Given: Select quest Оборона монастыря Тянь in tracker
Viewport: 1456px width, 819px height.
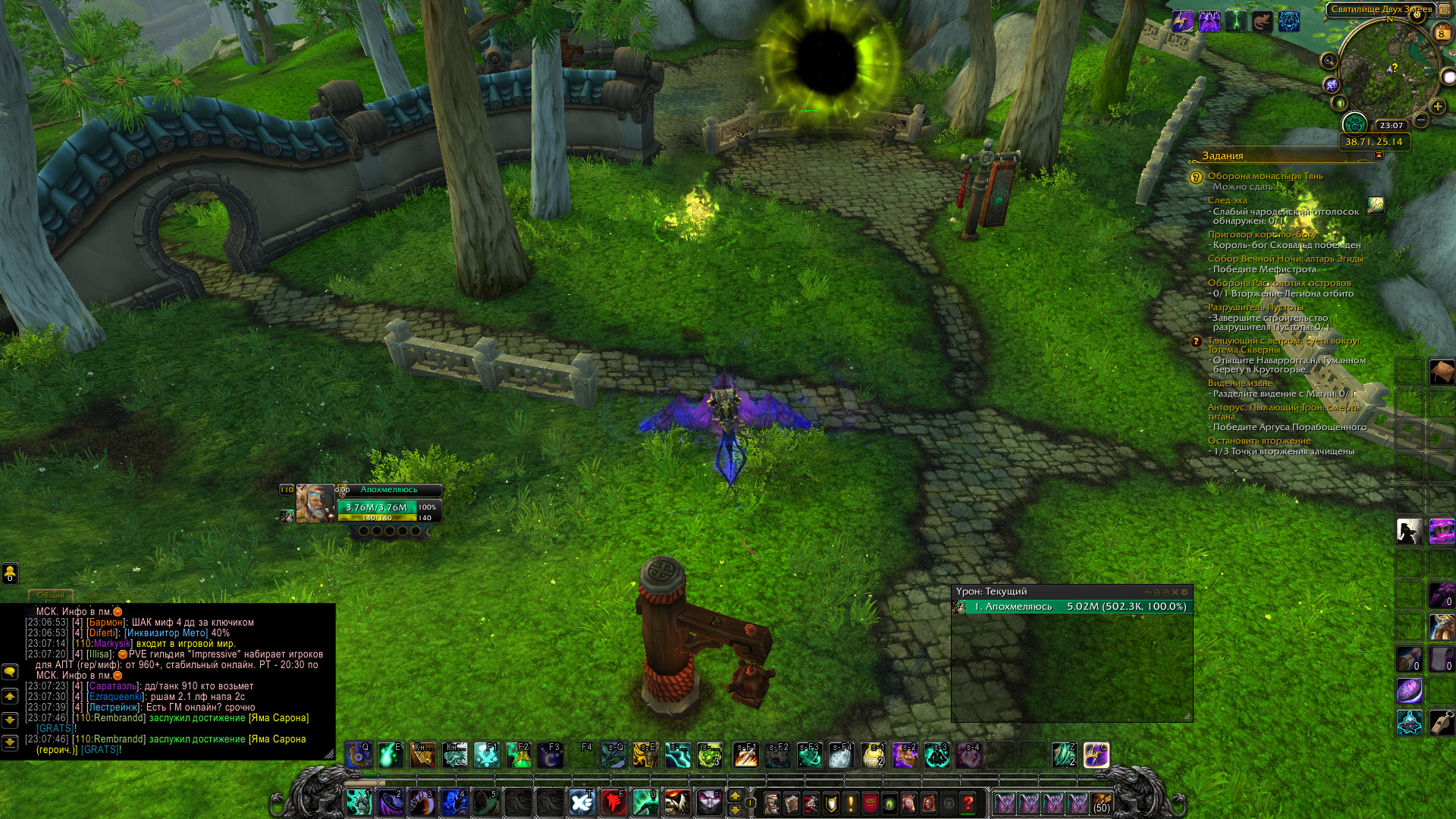Looking at the screenshot, I should (x=1265, y=176).
